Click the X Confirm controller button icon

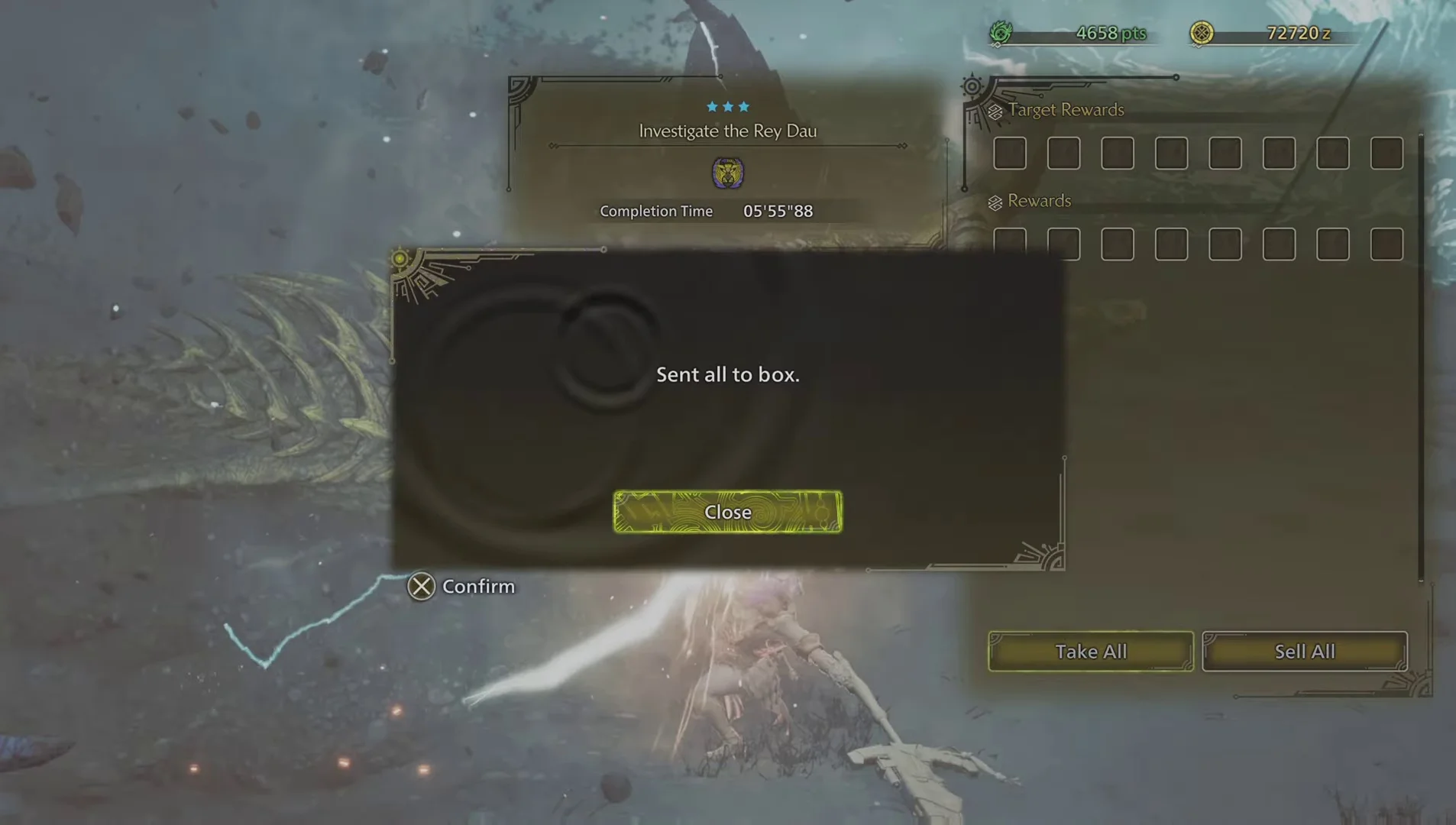point(421,586)
